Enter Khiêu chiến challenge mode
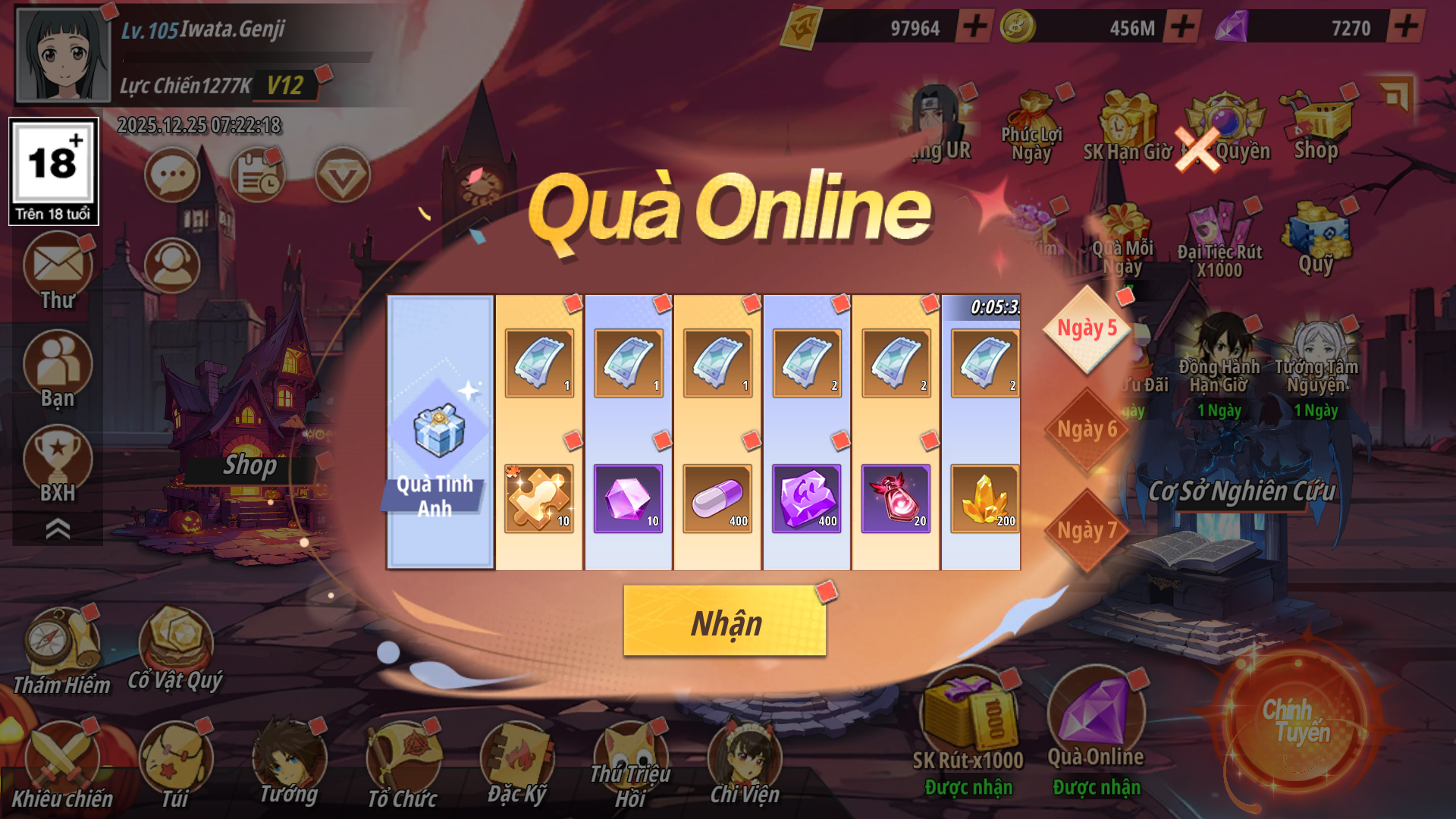The image size is (1456, 819). tap(61, 762)
